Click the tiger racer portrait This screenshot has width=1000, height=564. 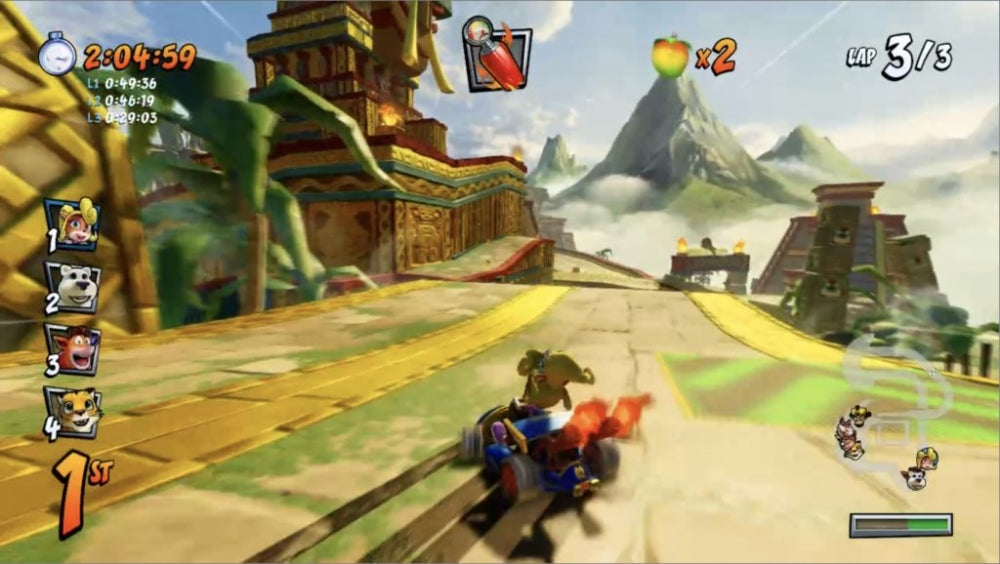coord(72,411)
